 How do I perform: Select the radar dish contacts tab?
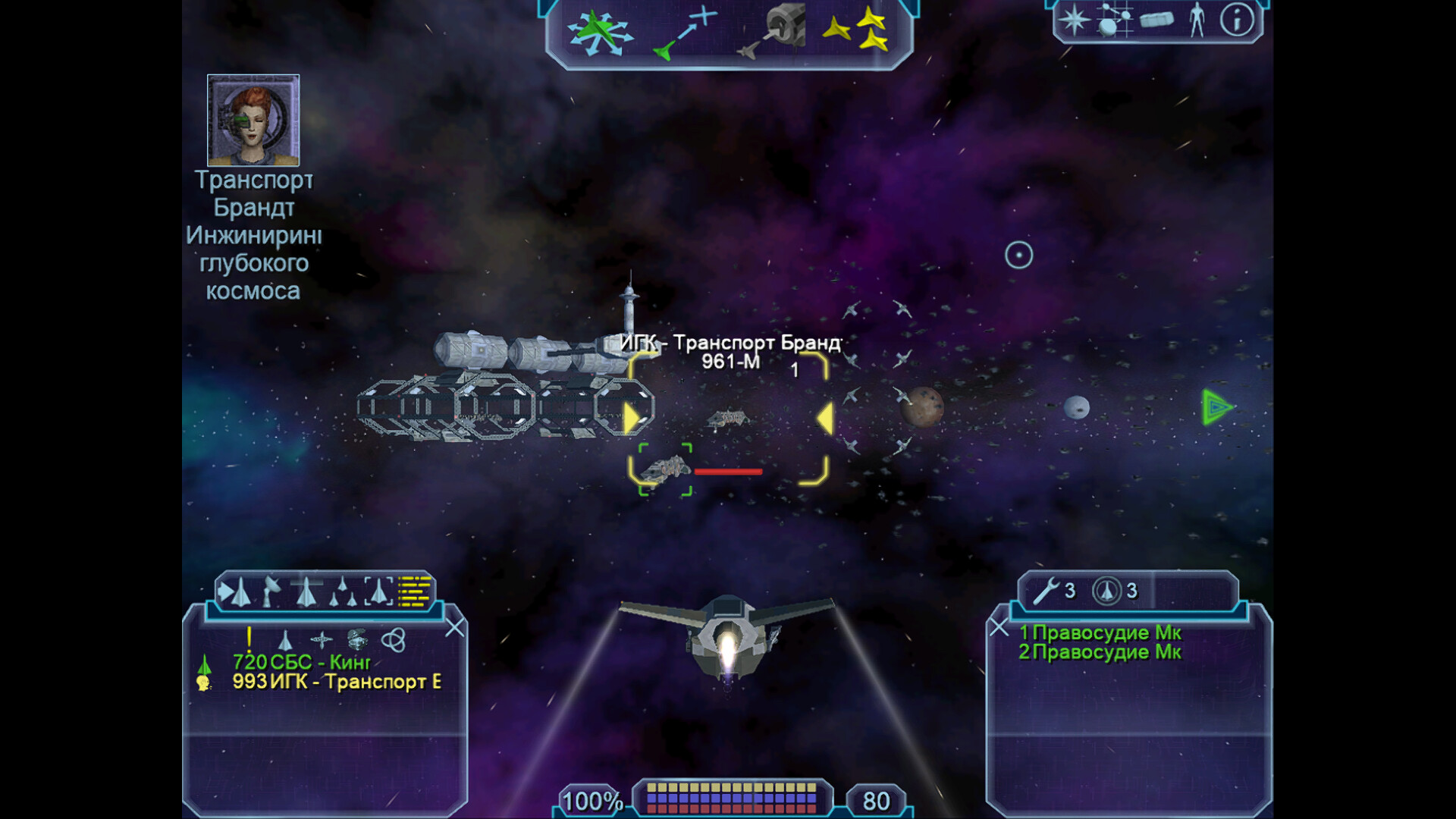[271, 591]
